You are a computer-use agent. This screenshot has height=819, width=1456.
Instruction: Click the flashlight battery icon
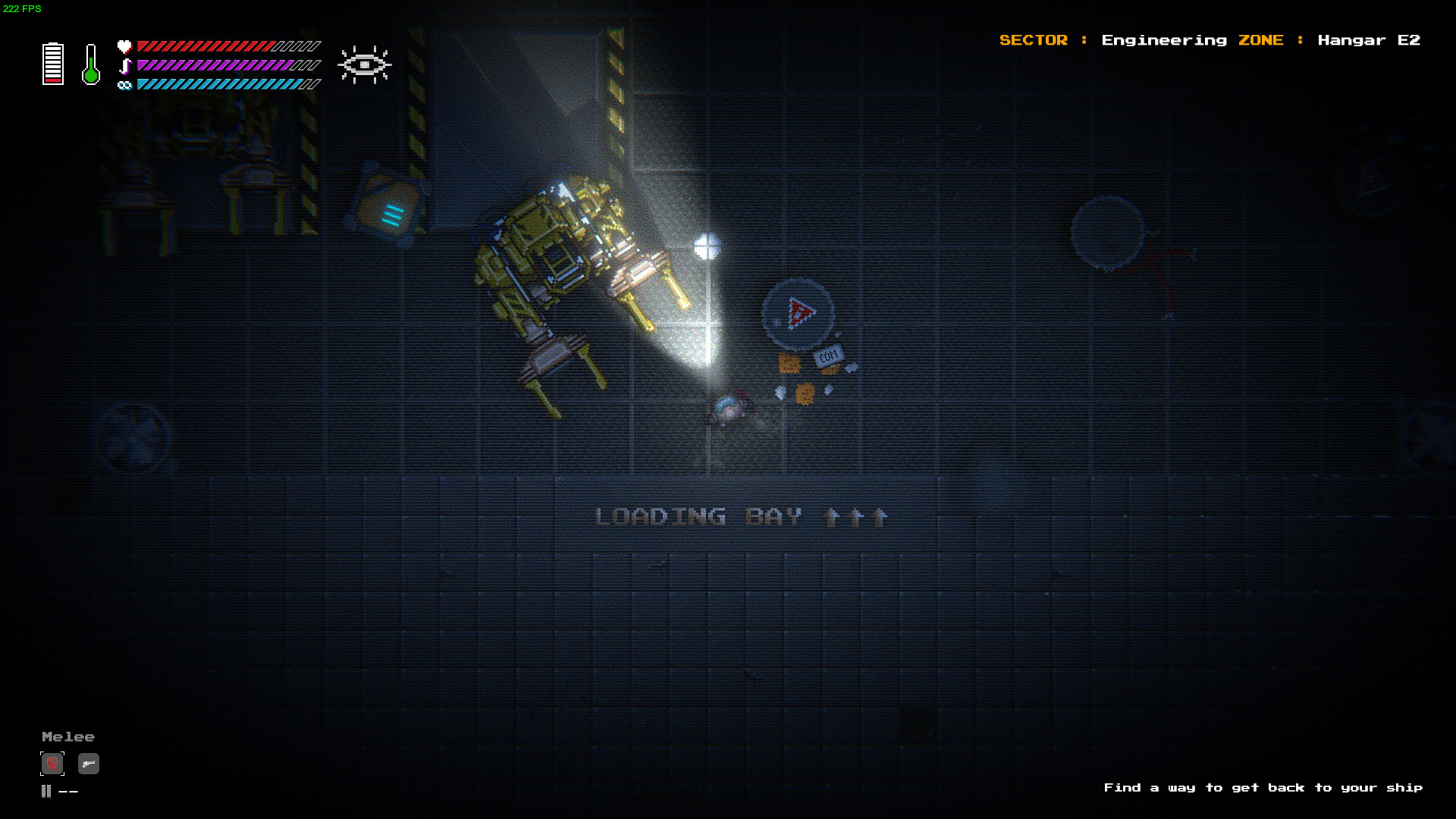53,64
